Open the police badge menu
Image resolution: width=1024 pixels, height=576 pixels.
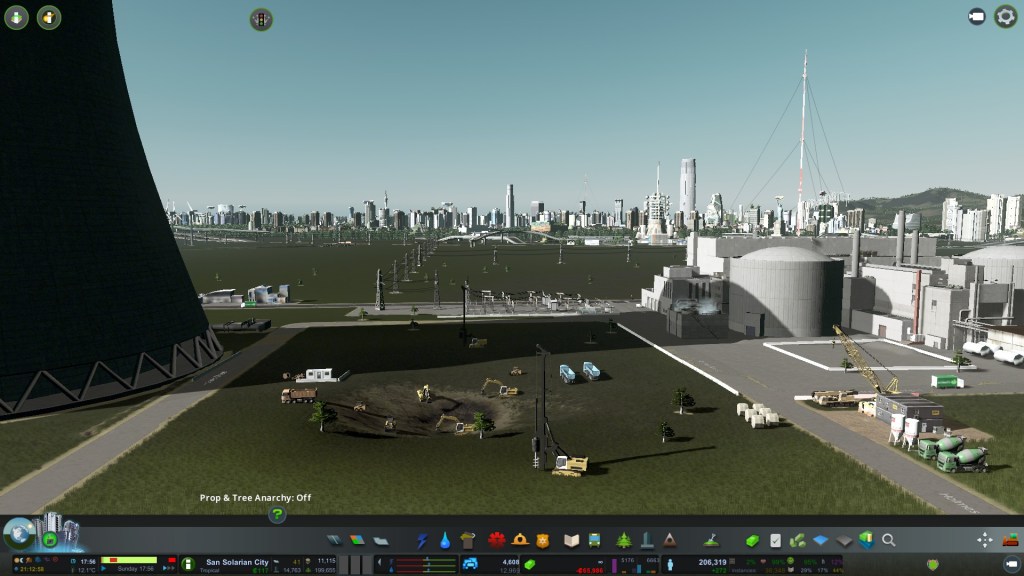543,540
